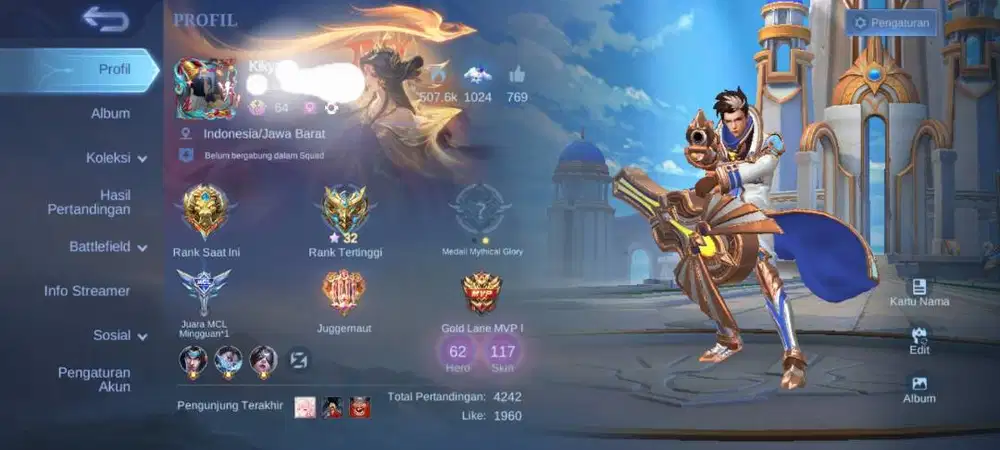The height and width of the screenshot is (450, 1000).
Task: Open the Medali Mythical Glory emblem
Action: point(480,210)
